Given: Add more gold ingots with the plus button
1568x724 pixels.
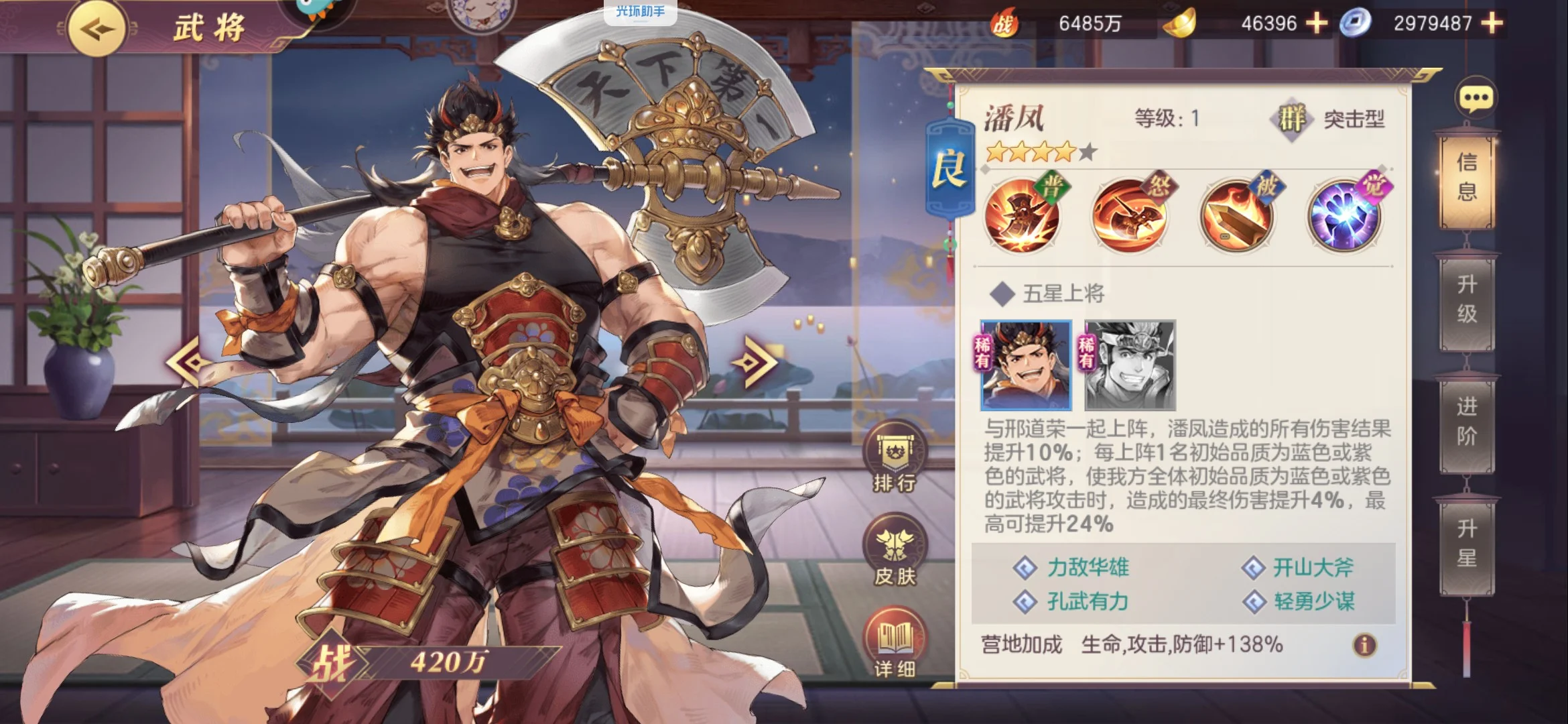Looking at the screenshot, I should 1317,23.
